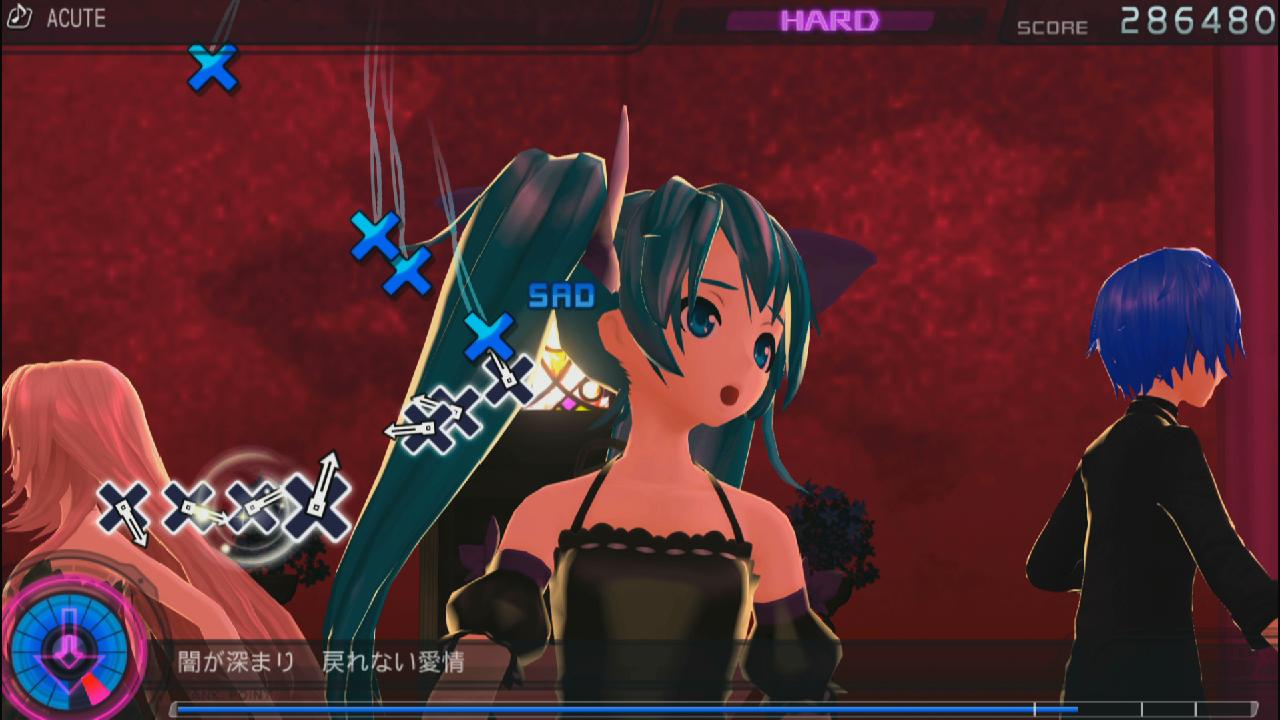Select the music note icon beside ACUTE
The image size is (1280, 720).
click(x=21, y=18)
